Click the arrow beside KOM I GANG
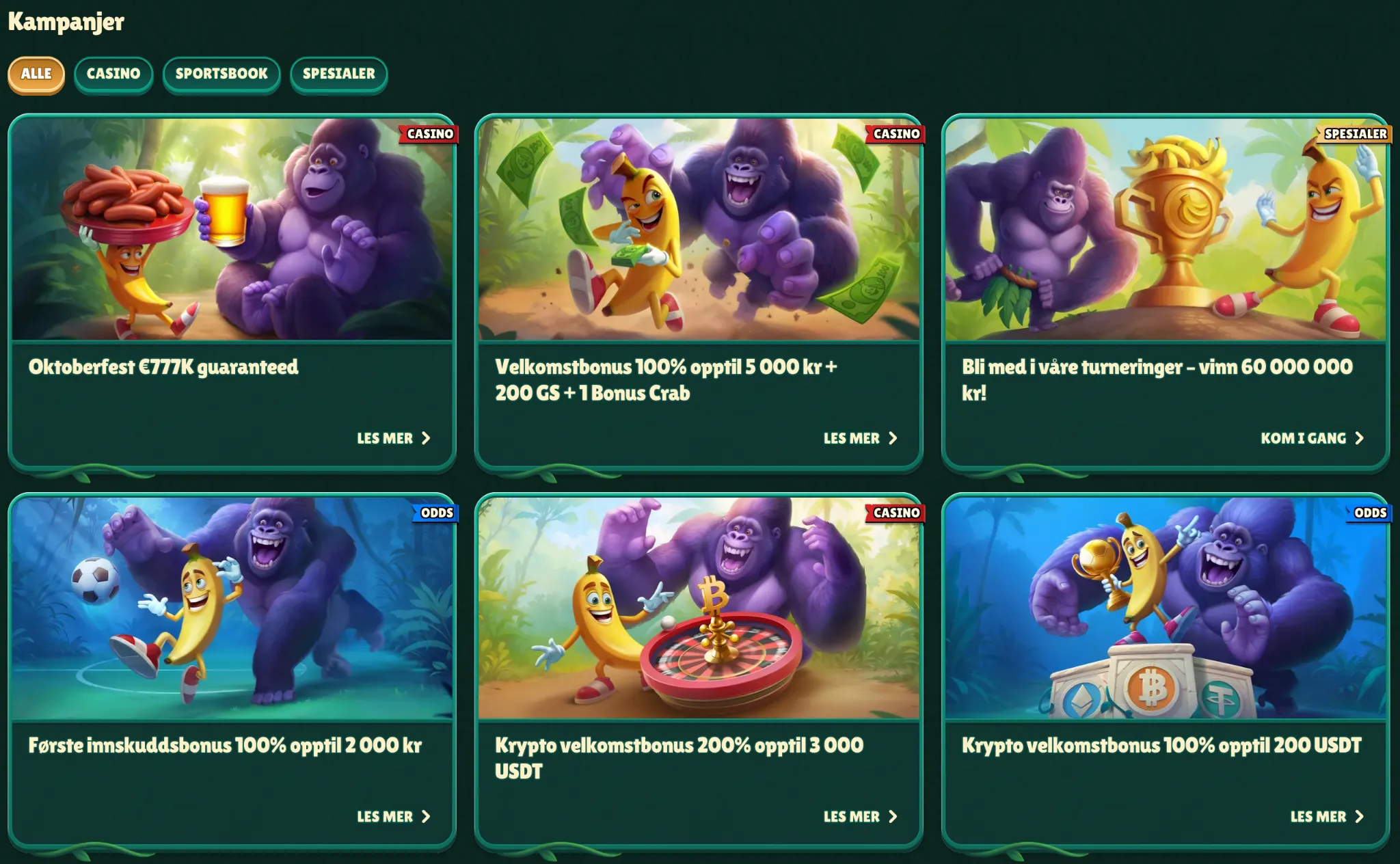This screenshot has height=864, width=1400. (x=1362, y=438)
